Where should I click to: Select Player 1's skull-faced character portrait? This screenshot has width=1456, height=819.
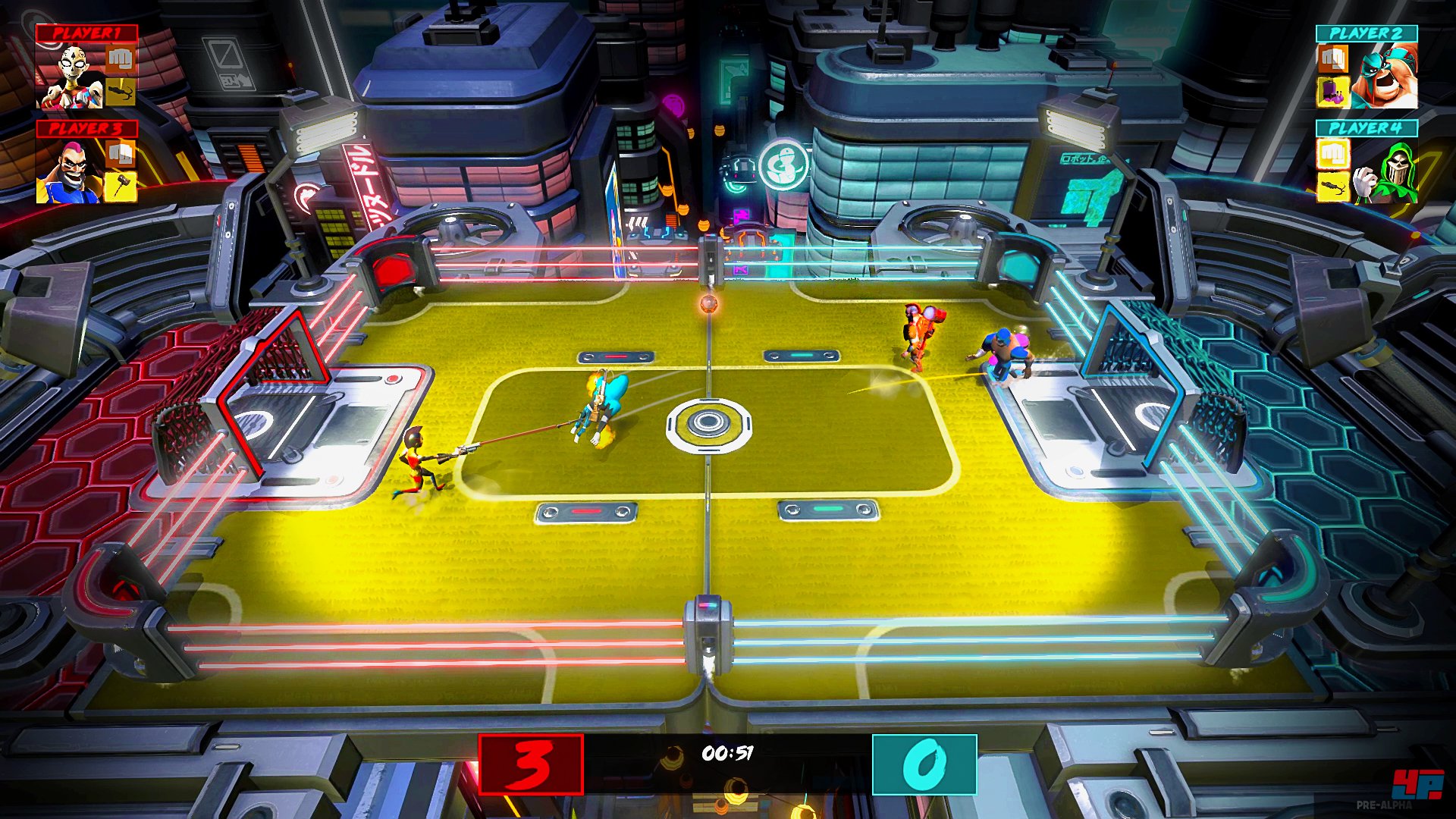[71, 76]
